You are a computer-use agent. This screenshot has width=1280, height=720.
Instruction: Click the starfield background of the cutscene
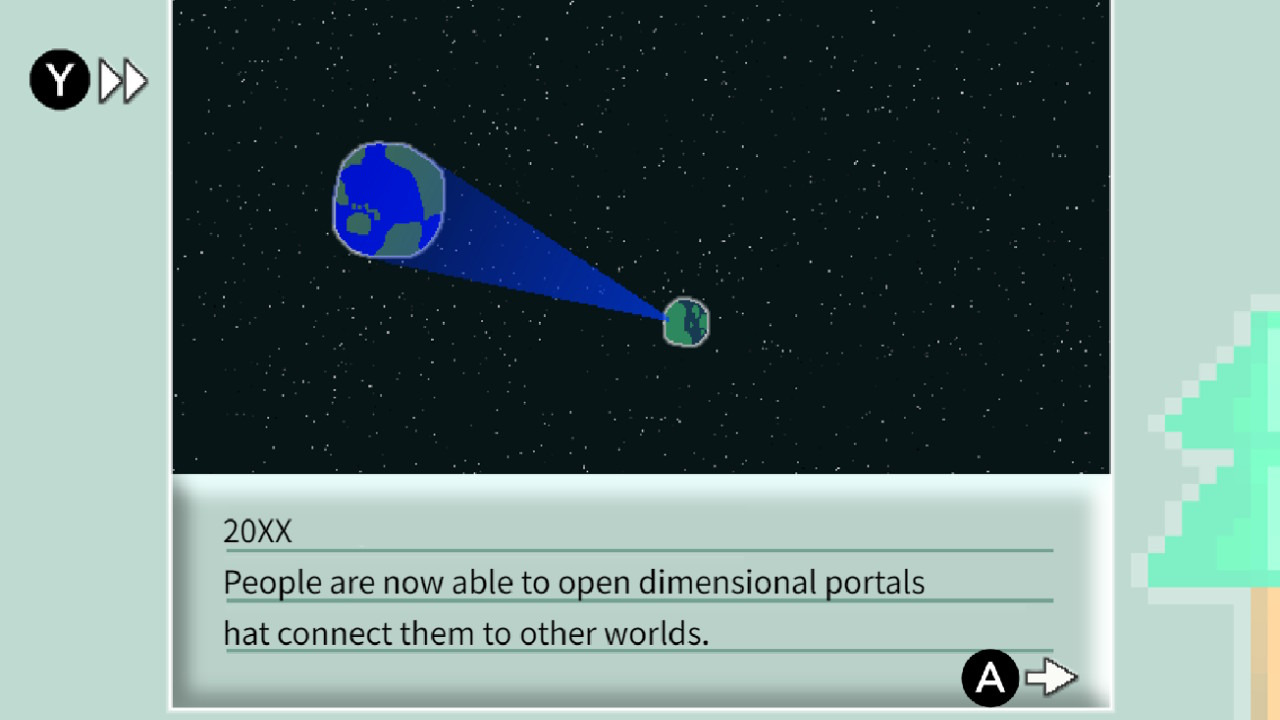(900, 120)
